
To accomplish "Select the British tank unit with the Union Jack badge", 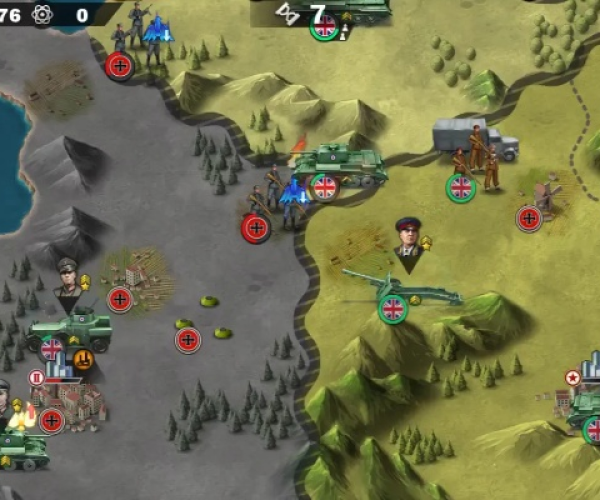I will (340, 165).
